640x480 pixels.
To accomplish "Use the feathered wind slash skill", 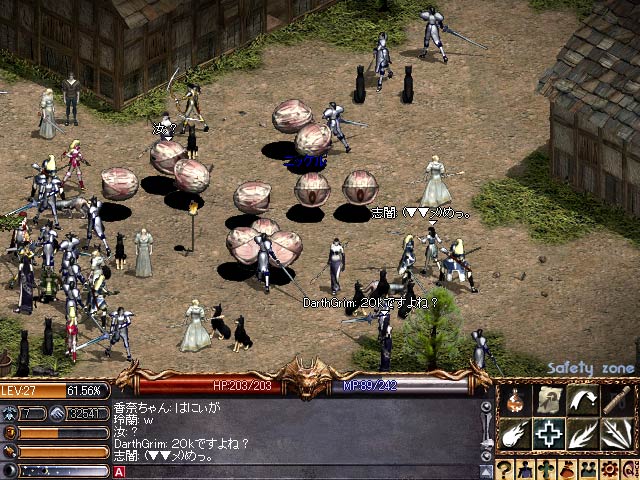I will [x=582, y=434].
